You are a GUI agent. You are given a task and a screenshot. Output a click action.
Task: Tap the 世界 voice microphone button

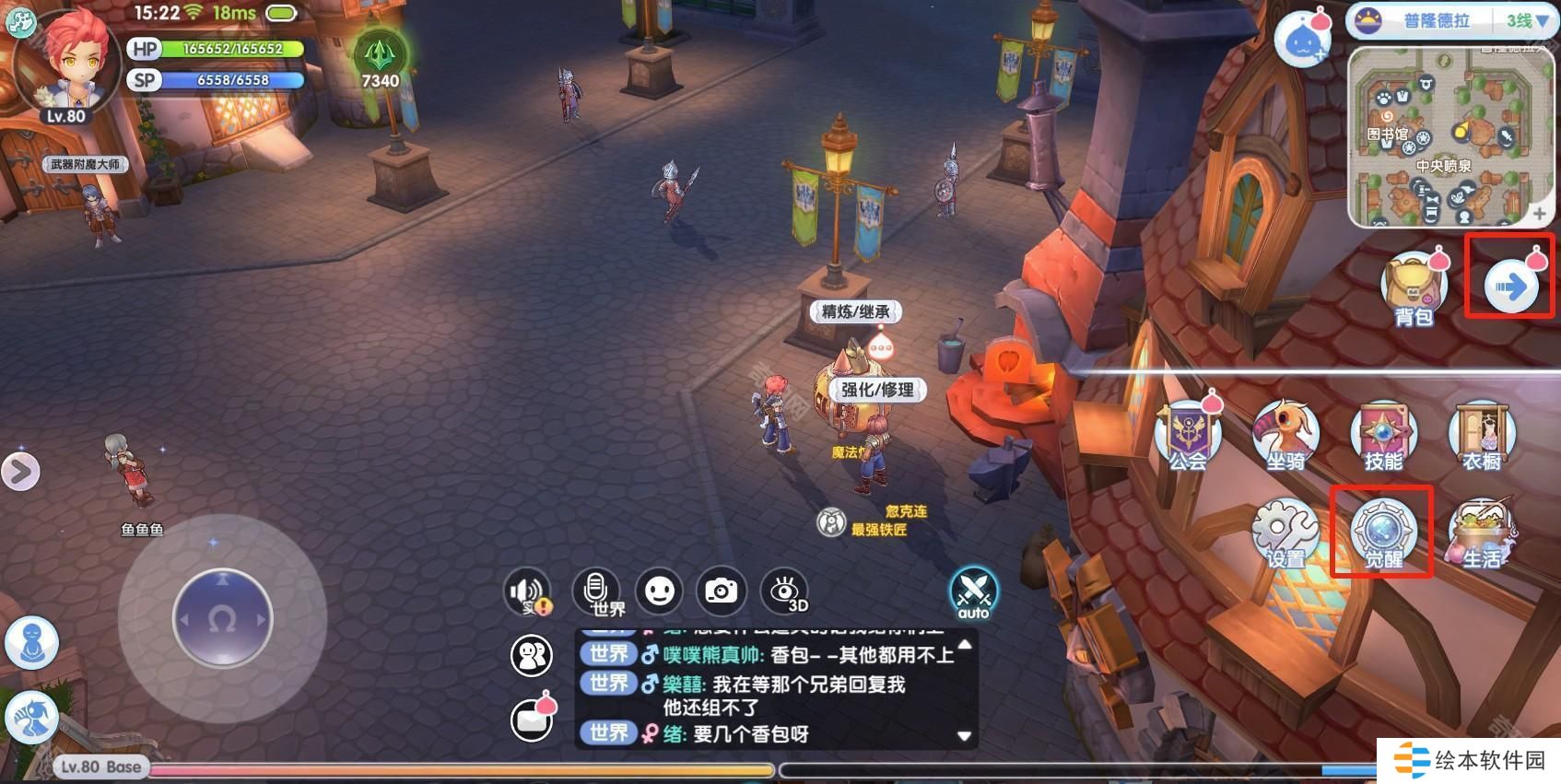pos(596,591)
